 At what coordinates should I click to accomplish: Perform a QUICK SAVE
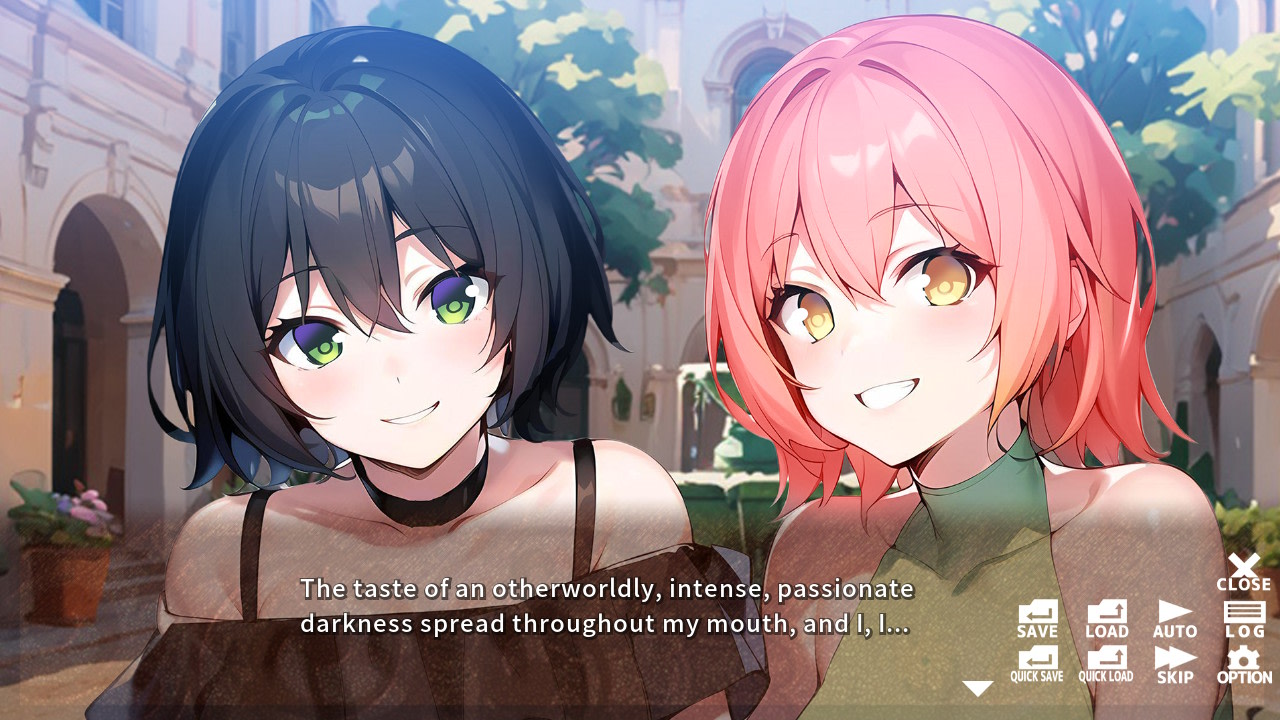tap(1037, 666)
